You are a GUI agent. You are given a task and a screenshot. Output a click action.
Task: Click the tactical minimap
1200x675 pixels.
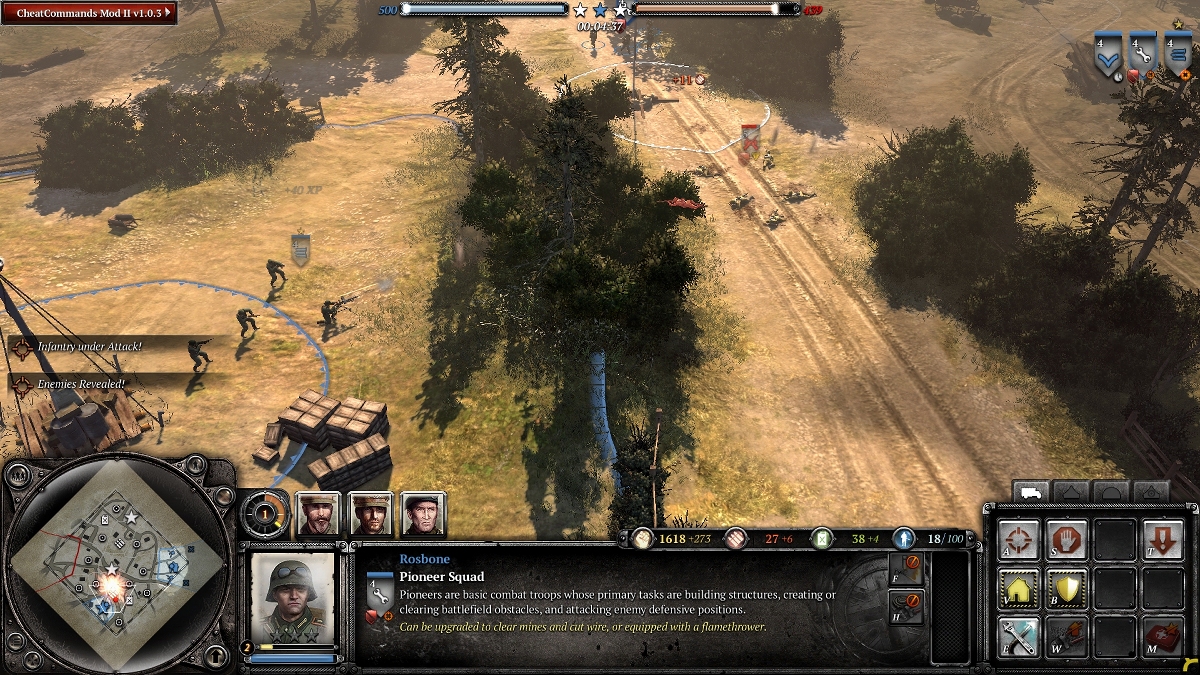(x=118, y=566)
